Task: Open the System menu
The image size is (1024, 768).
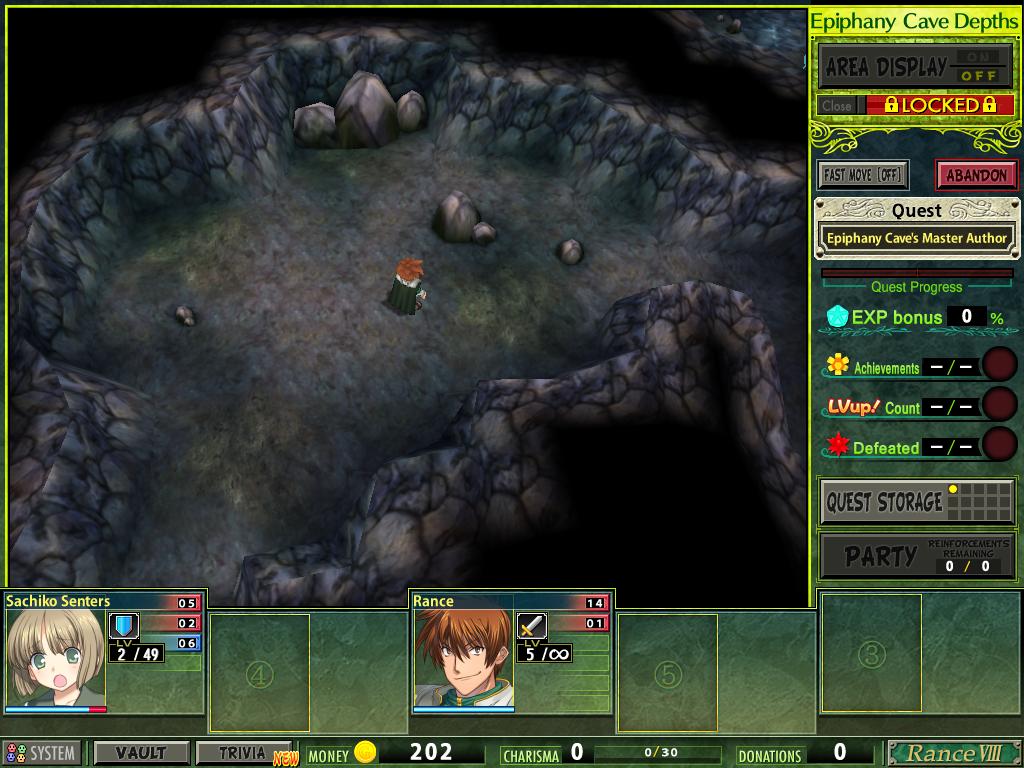Action: [x=42, y=753]
